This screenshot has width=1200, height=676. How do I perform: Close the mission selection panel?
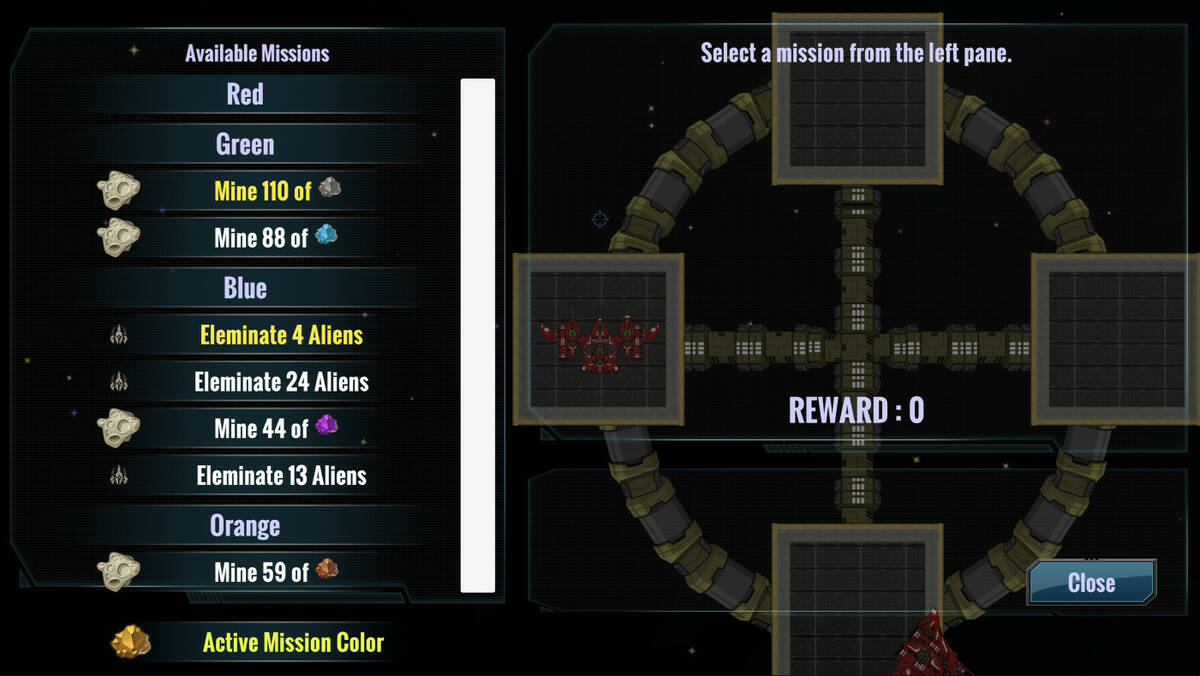pyautogui.click(x=1091, y=583)
